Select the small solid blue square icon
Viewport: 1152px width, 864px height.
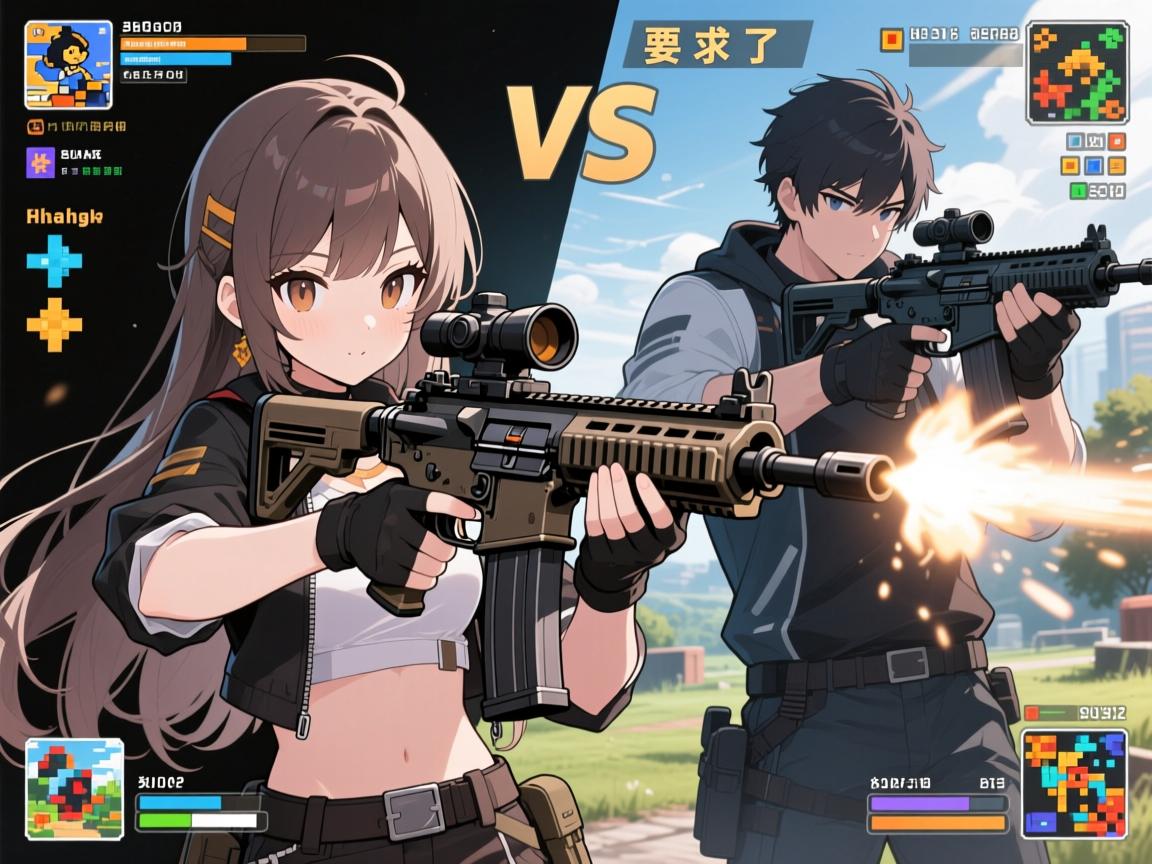[1094, 166]
